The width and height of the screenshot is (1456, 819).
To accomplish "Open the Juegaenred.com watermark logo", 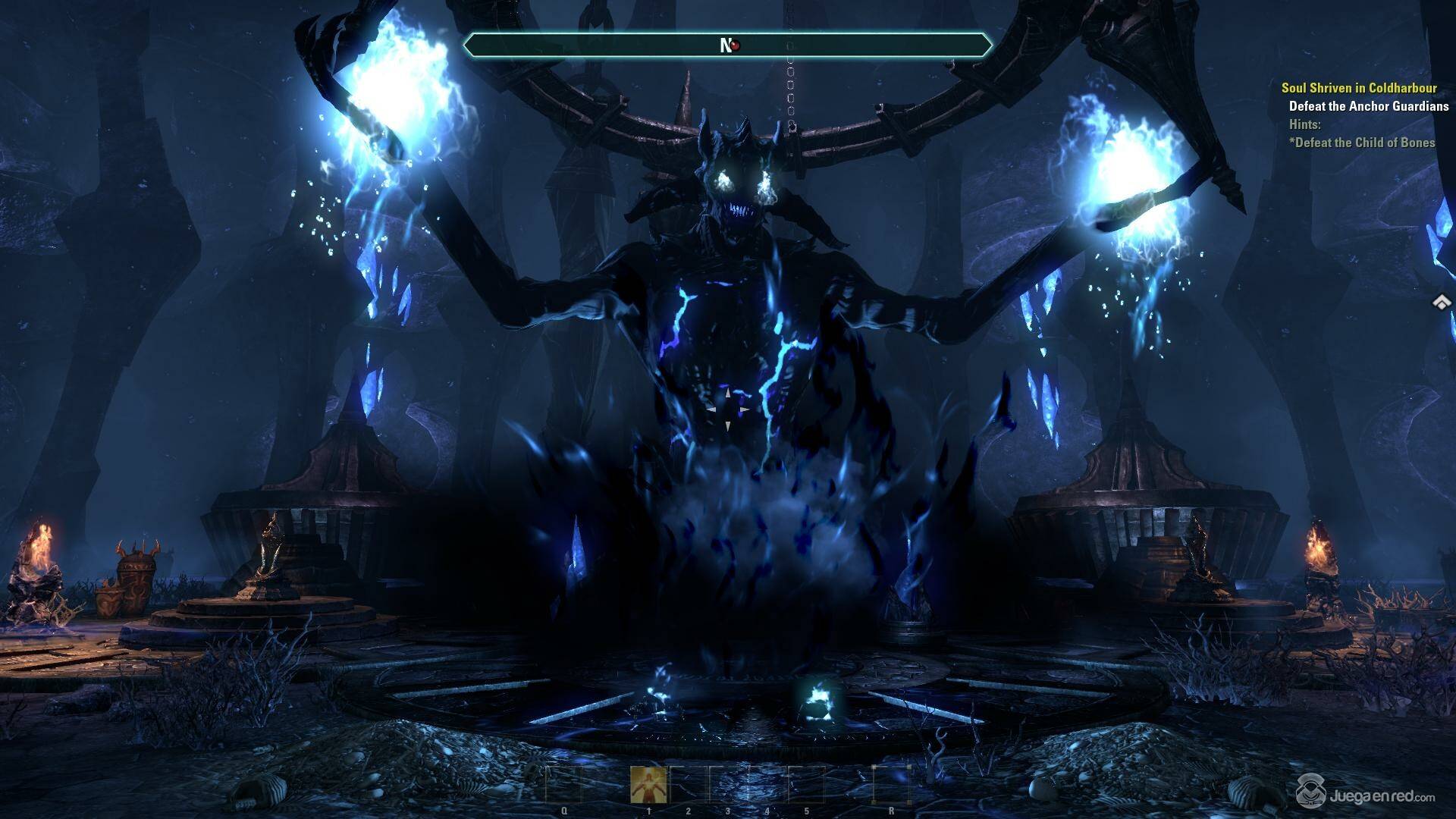I will (1365, 795).
